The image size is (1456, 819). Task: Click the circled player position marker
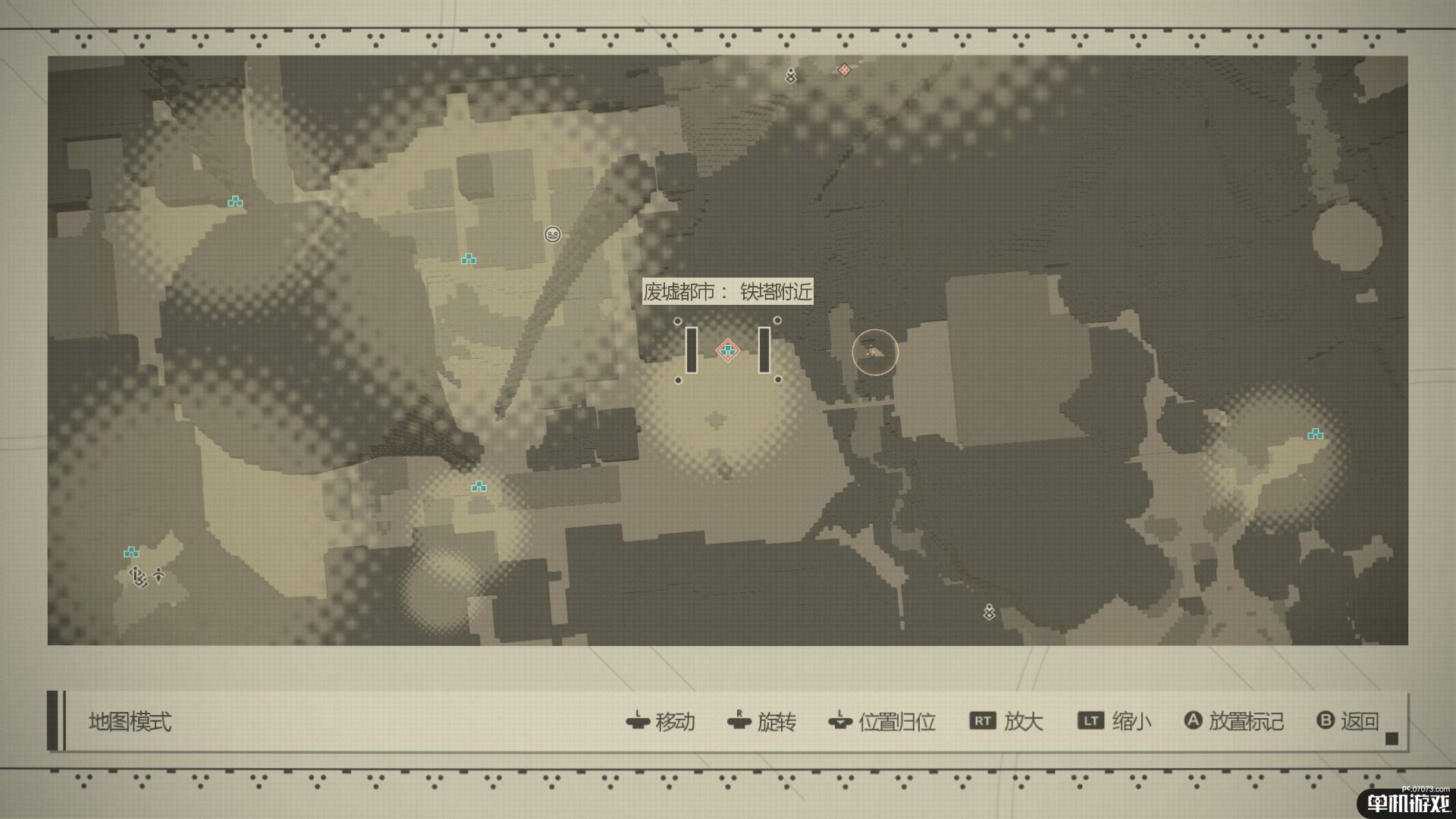(874, 352)
